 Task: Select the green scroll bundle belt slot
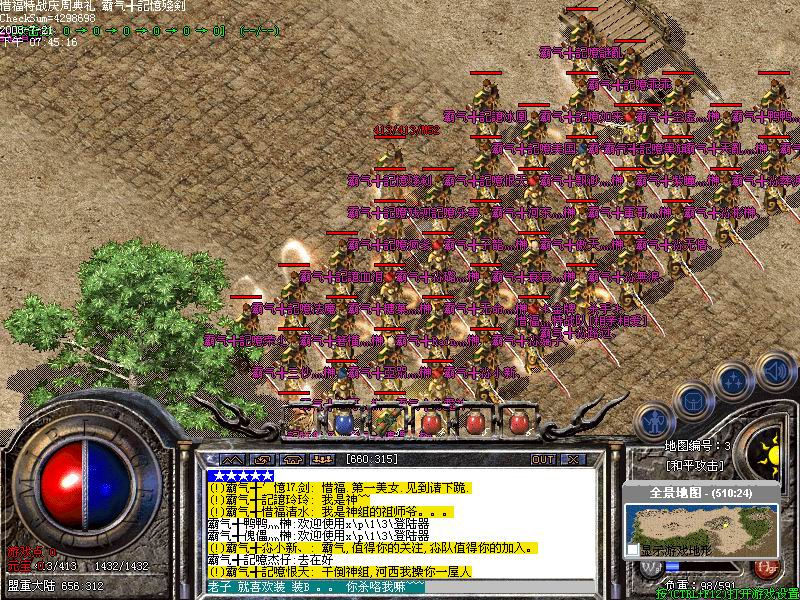click(386, 423)
